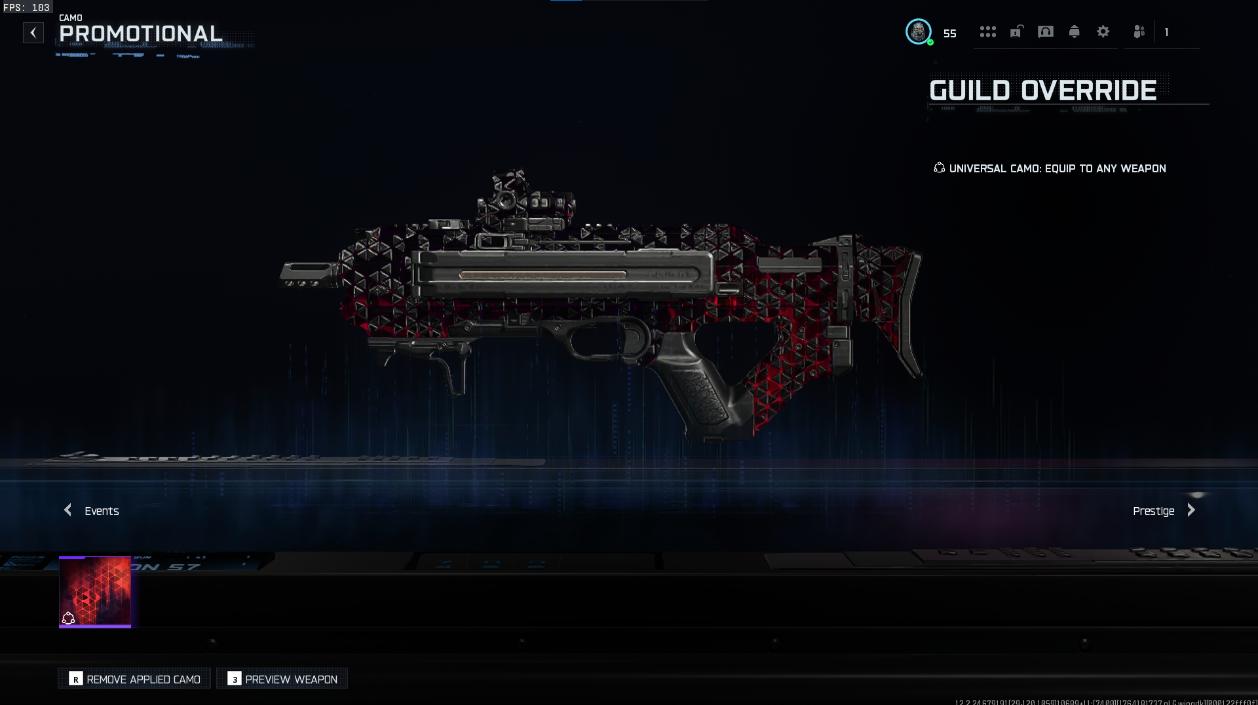Switch to the Events camo category
The width and height of the screenshot is (1258, 705).
92,511
